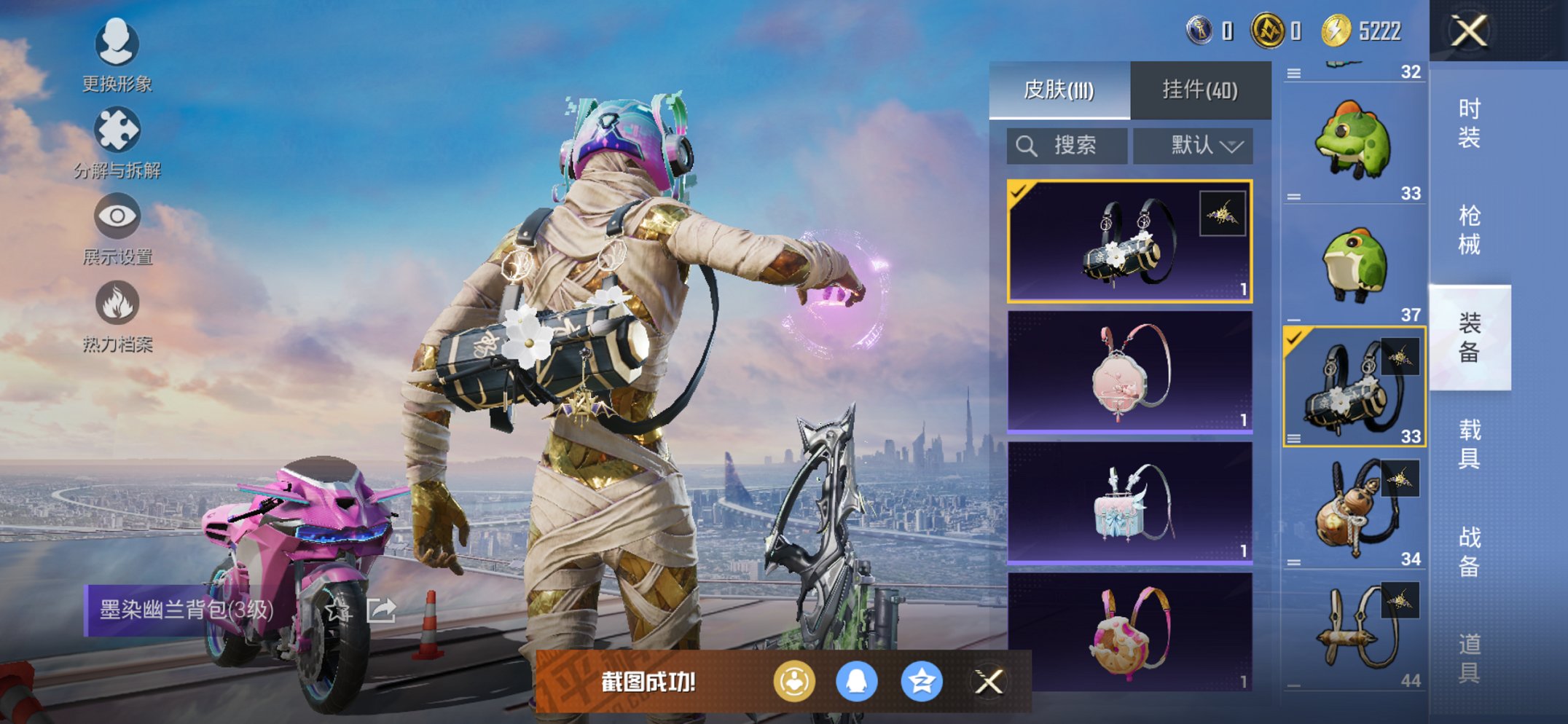
Task: Switch to the 皮肤 skins tab
Action: click(x=1059, y=90)
